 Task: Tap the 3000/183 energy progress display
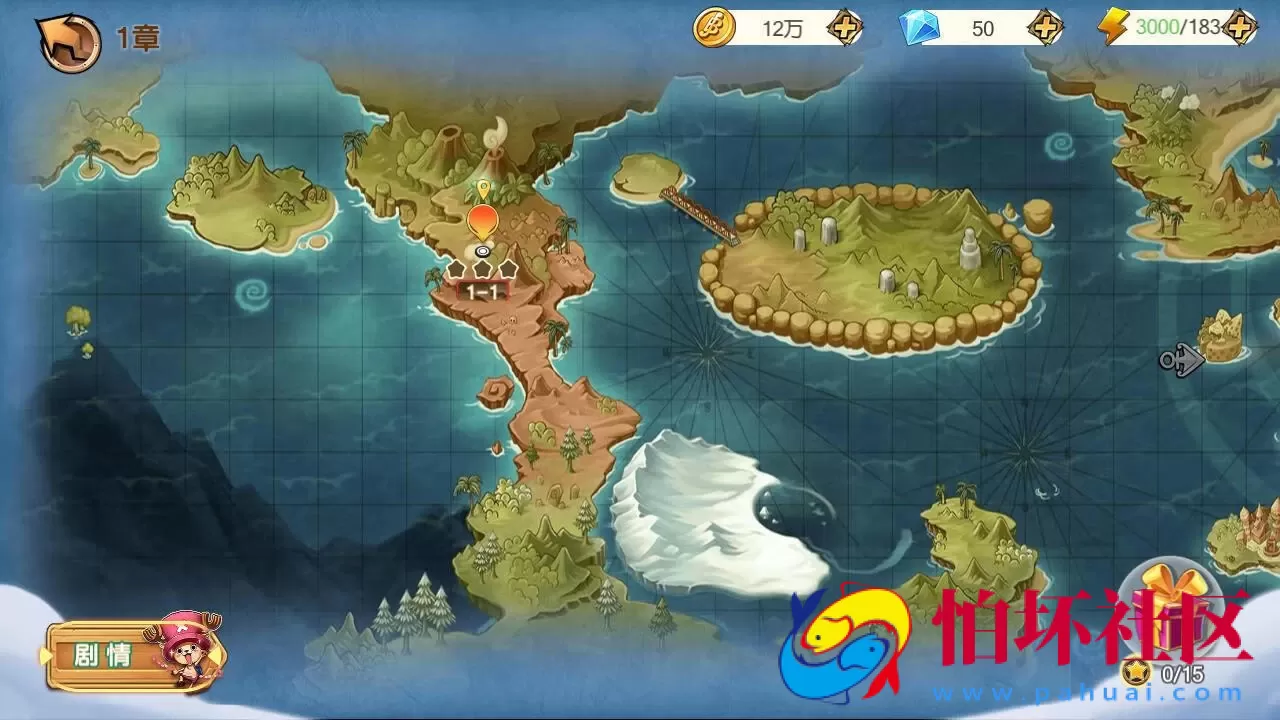[1176, 28]
